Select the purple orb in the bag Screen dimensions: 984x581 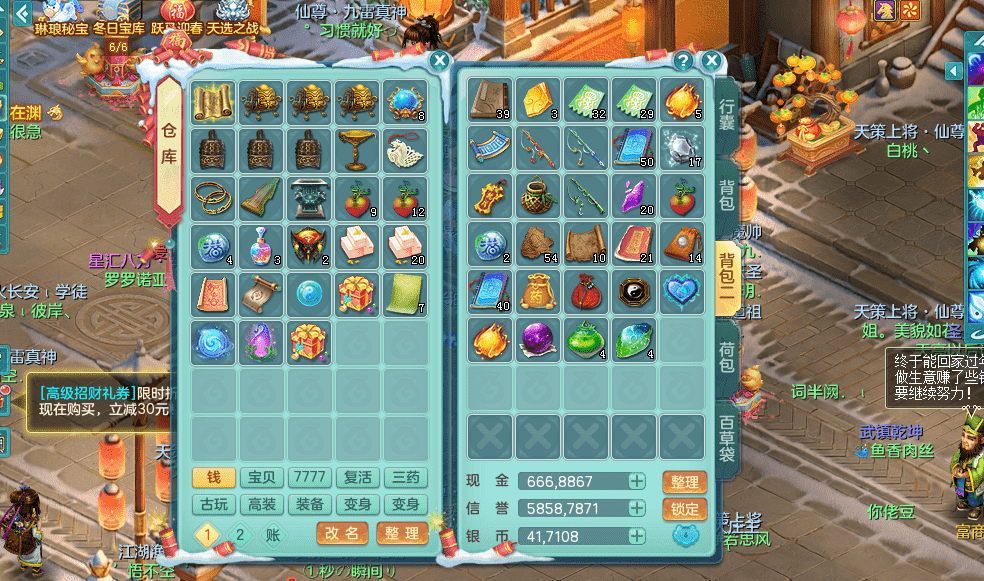click(x=538, y=340)
